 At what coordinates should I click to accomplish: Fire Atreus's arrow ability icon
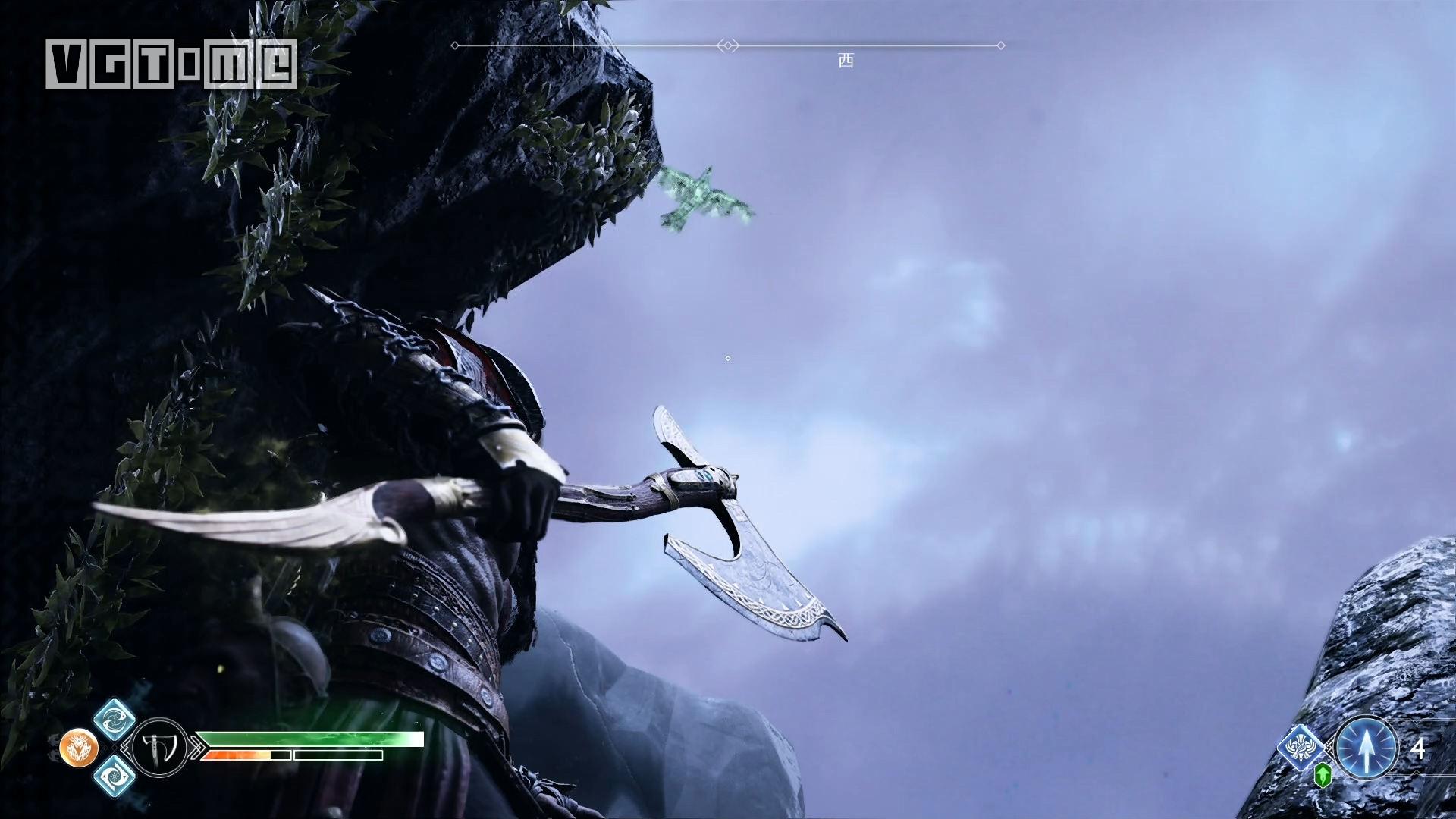point(1366,748)
